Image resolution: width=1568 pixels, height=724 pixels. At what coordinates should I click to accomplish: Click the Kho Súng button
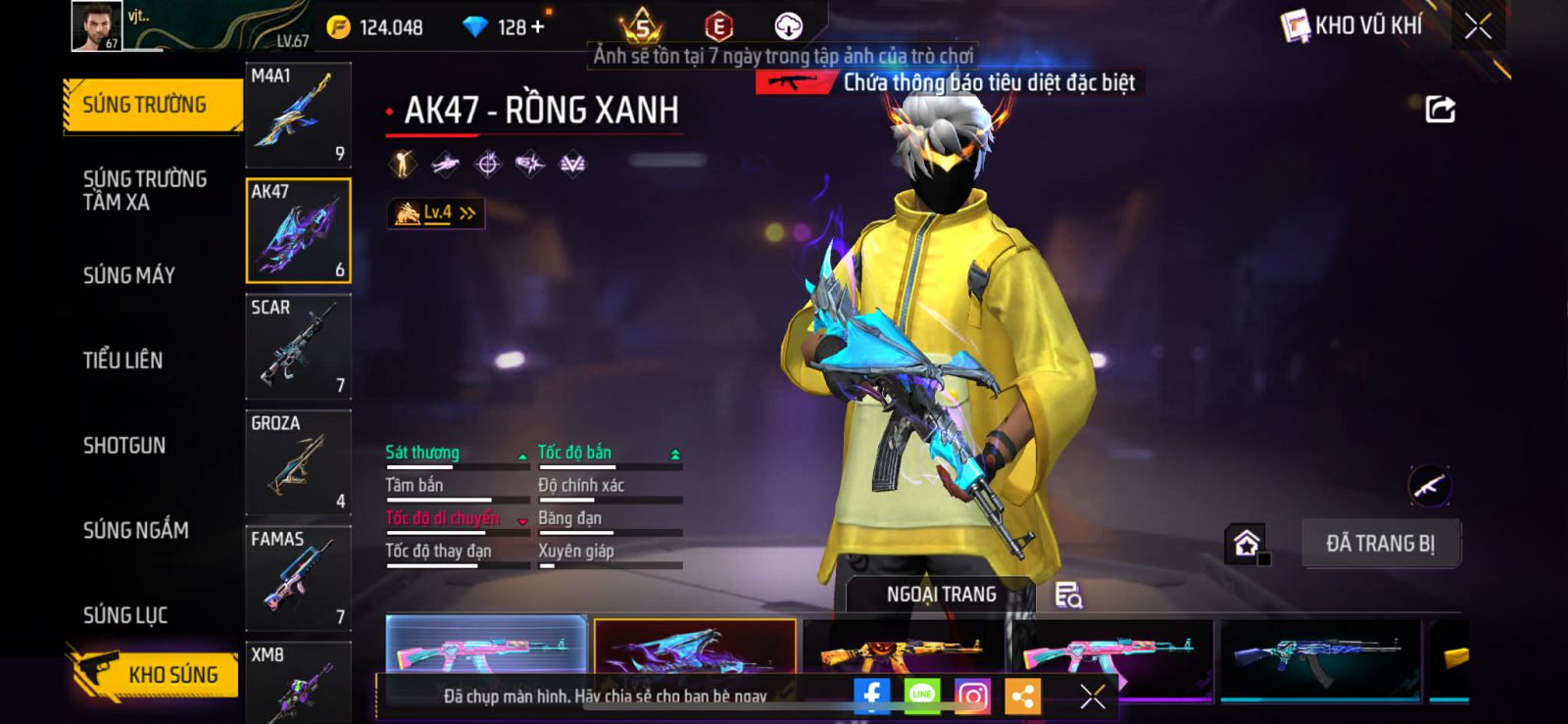click(155, 674)
